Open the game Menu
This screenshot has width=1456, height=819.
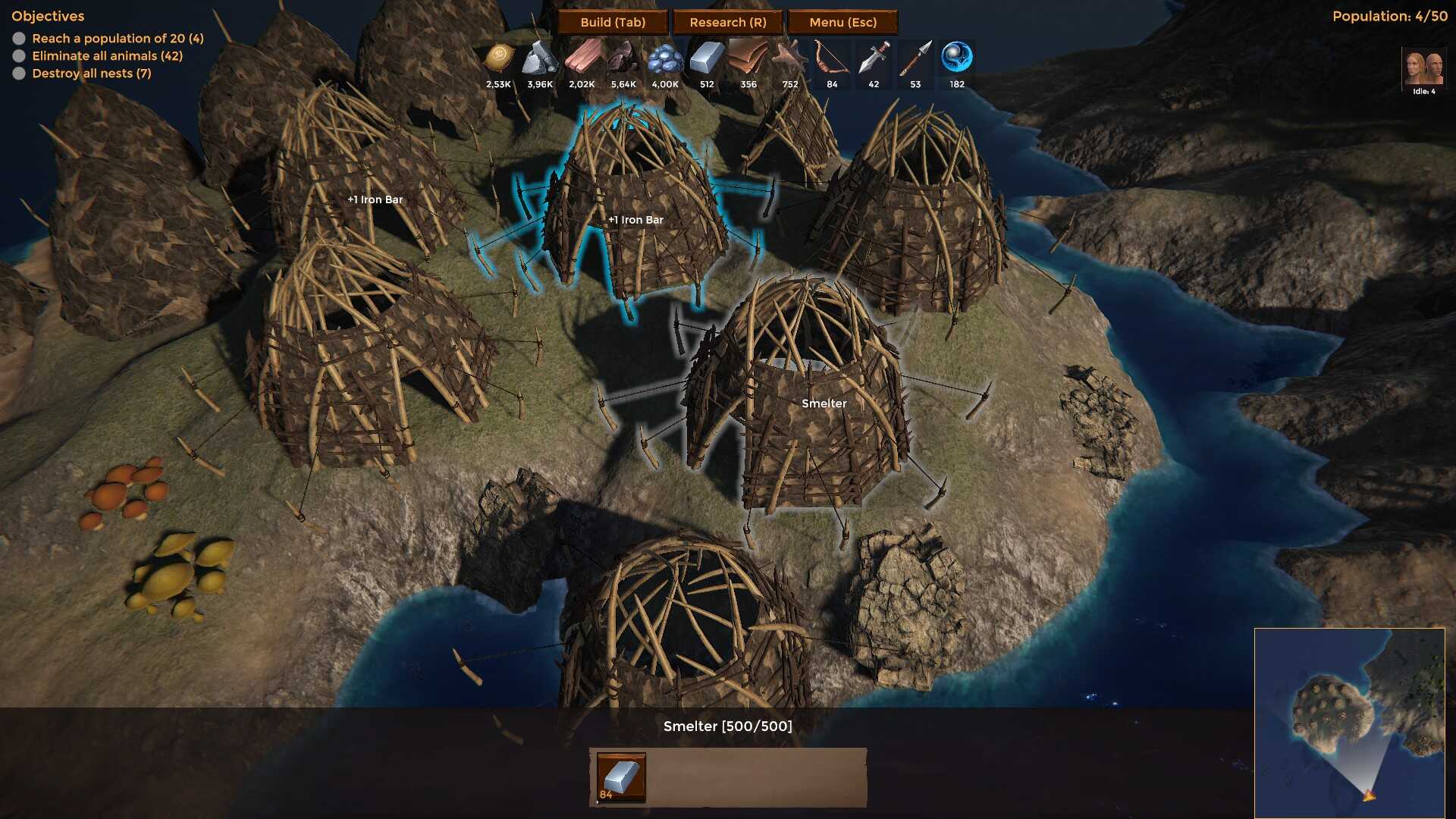pos(843,22)
